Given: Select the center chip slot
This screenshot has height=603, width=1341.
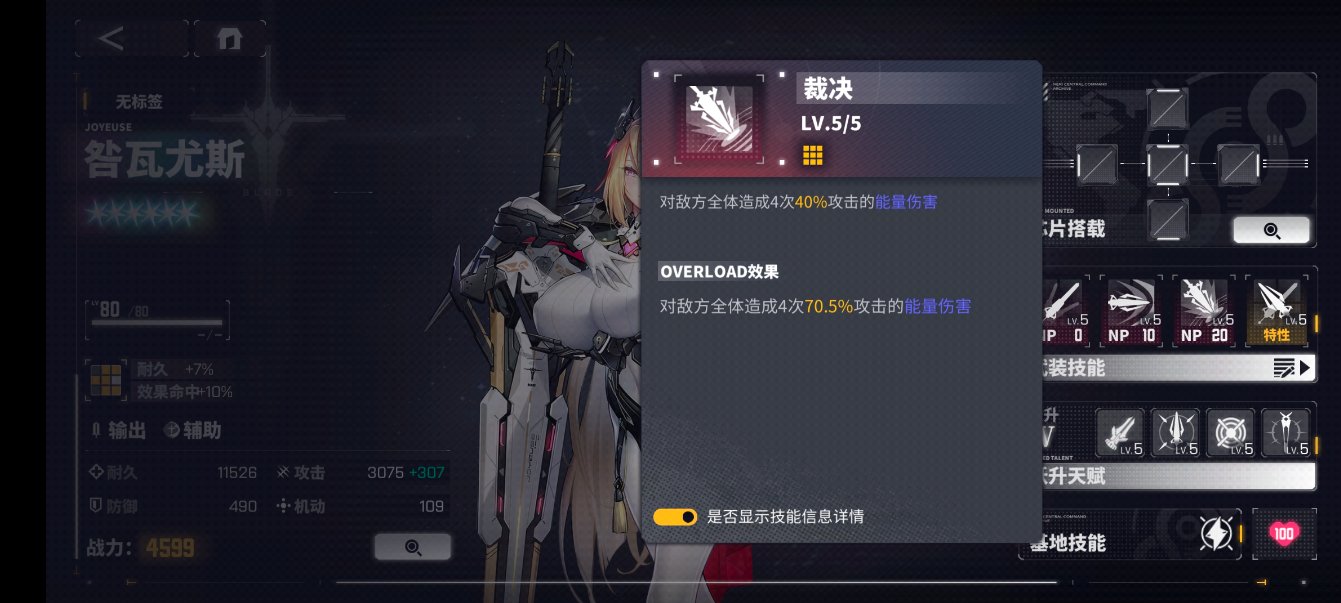Looking at the screenshot, I should tap(1167, 162).
